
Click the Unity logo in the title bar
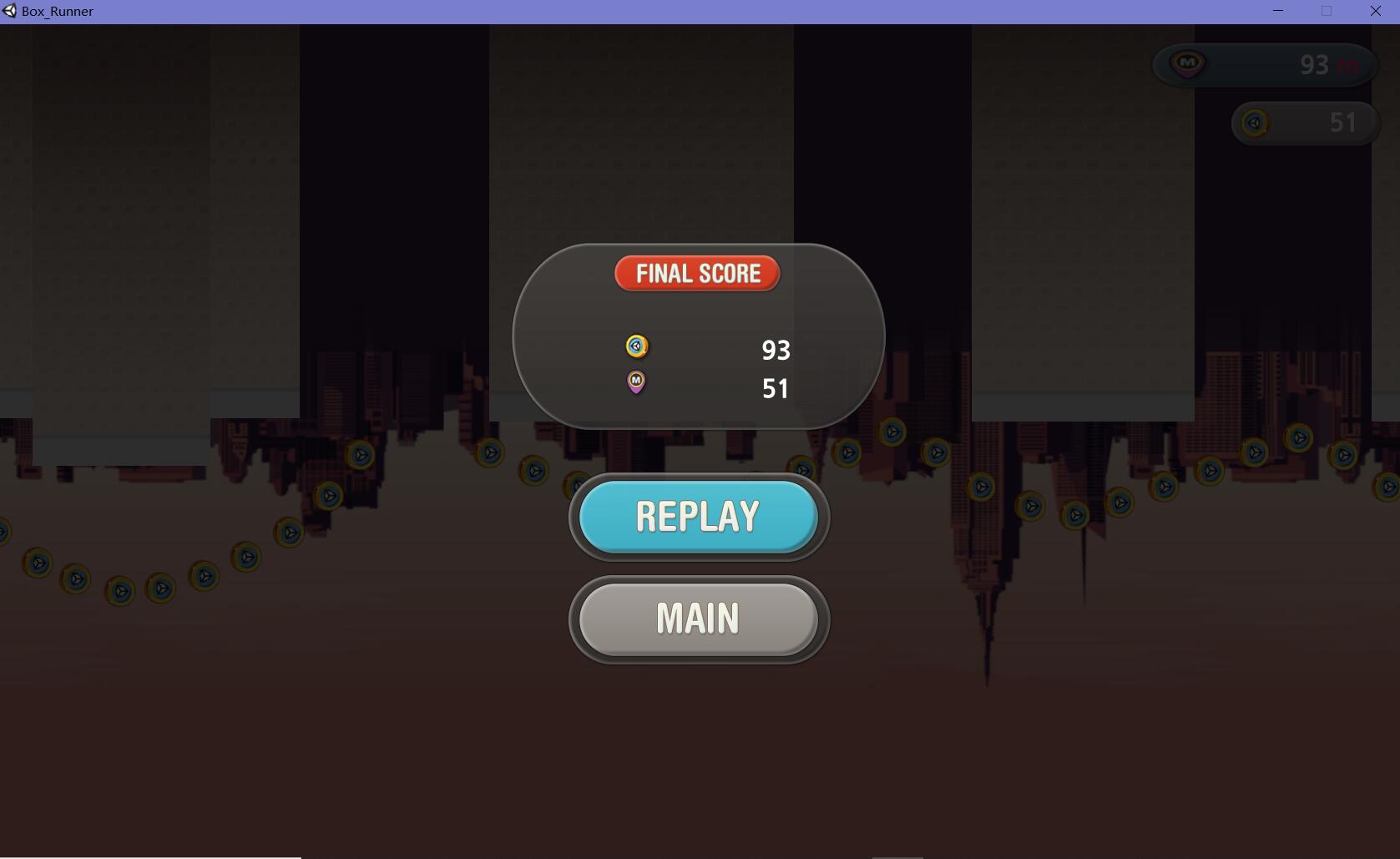tap(8, 11)
